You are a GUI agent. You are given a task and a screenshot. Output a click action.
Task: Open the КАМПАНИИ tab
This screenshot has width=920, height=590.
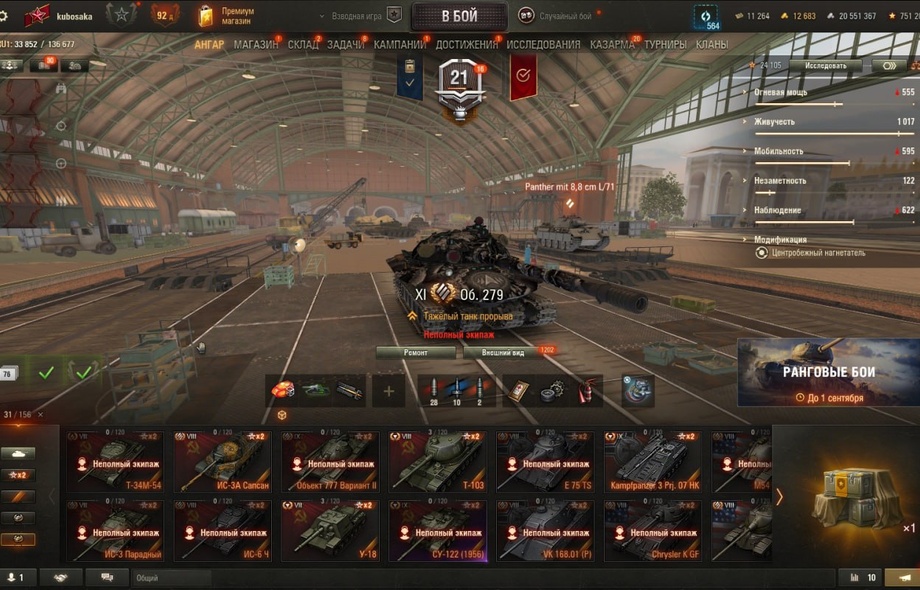(399, 45)
